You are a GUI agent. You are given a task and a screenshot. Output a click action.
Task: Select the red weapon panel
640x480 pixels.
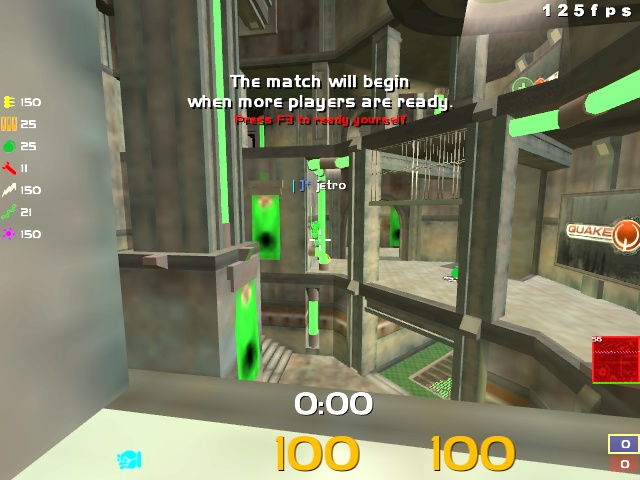pyautogui.click(x=615, y=360)
